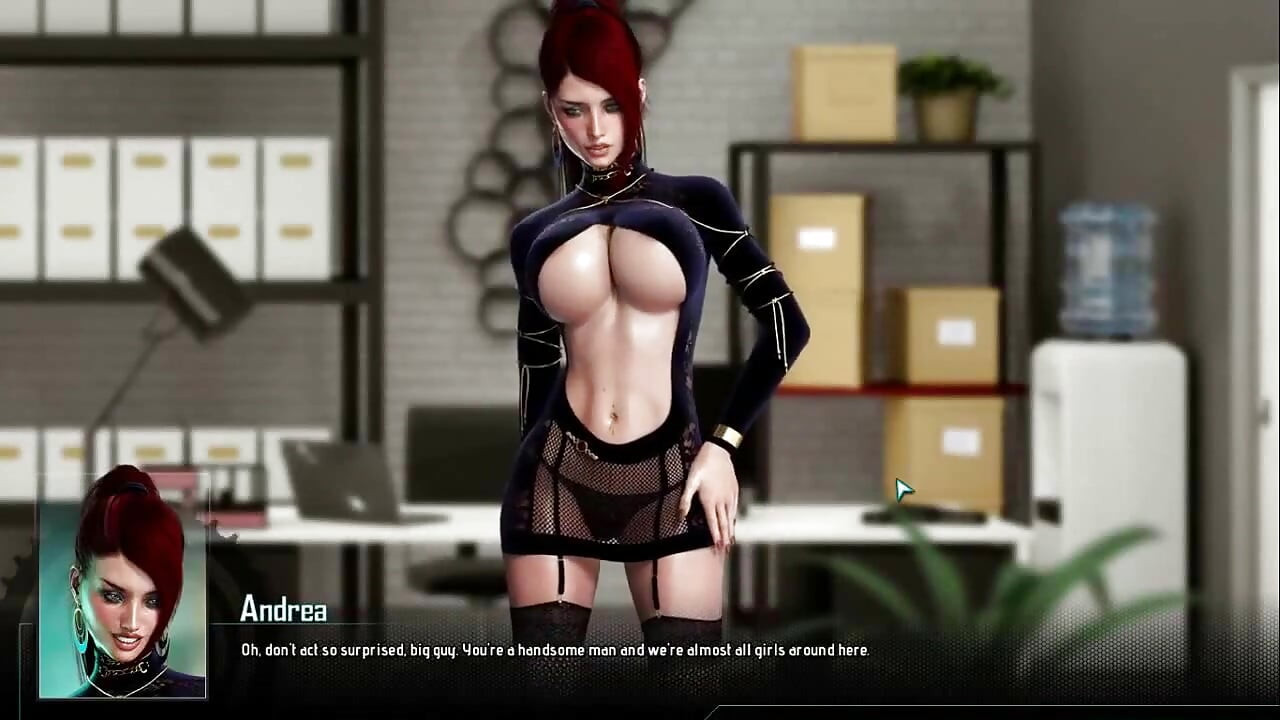Image resolution: width=1280 pixels, height=720 pixels.
Task: Click the mouse cursor location on screen
Action: point(903,488)
